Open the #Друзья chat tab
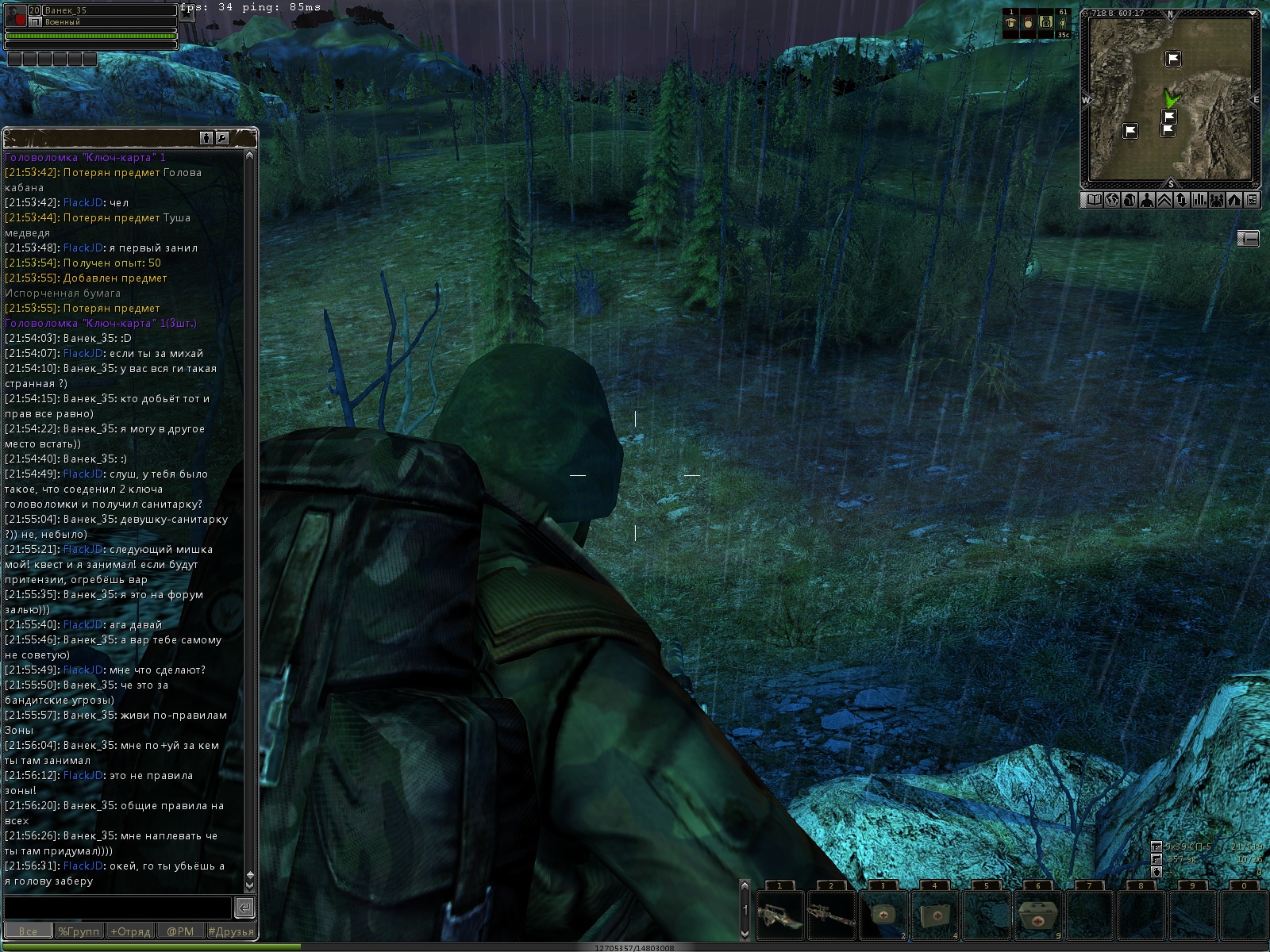Viewport: 1270px width, 952px height. tap(231, 931)
